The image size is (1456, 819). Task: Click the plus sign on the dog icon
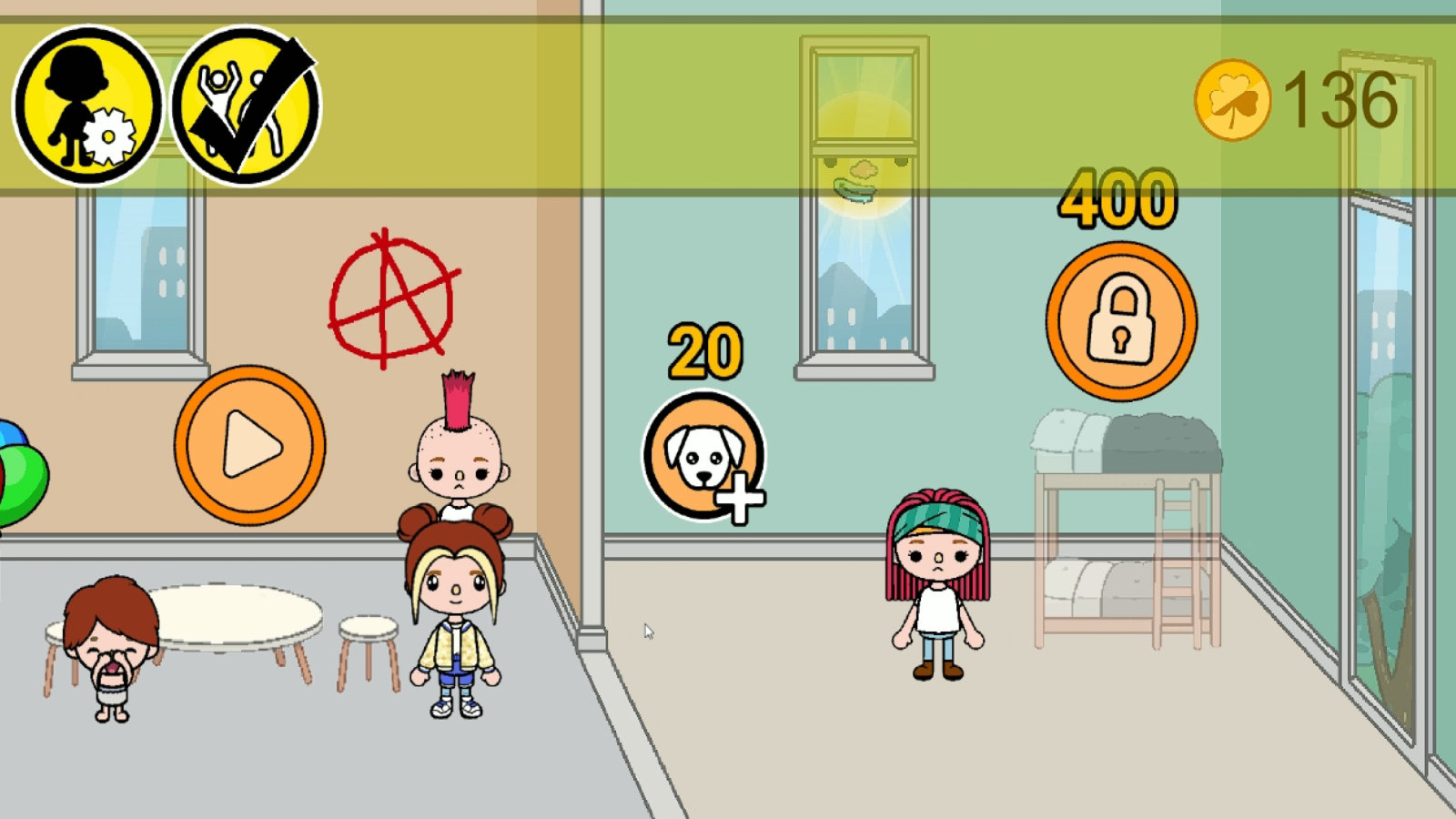(x=739, y=499)
